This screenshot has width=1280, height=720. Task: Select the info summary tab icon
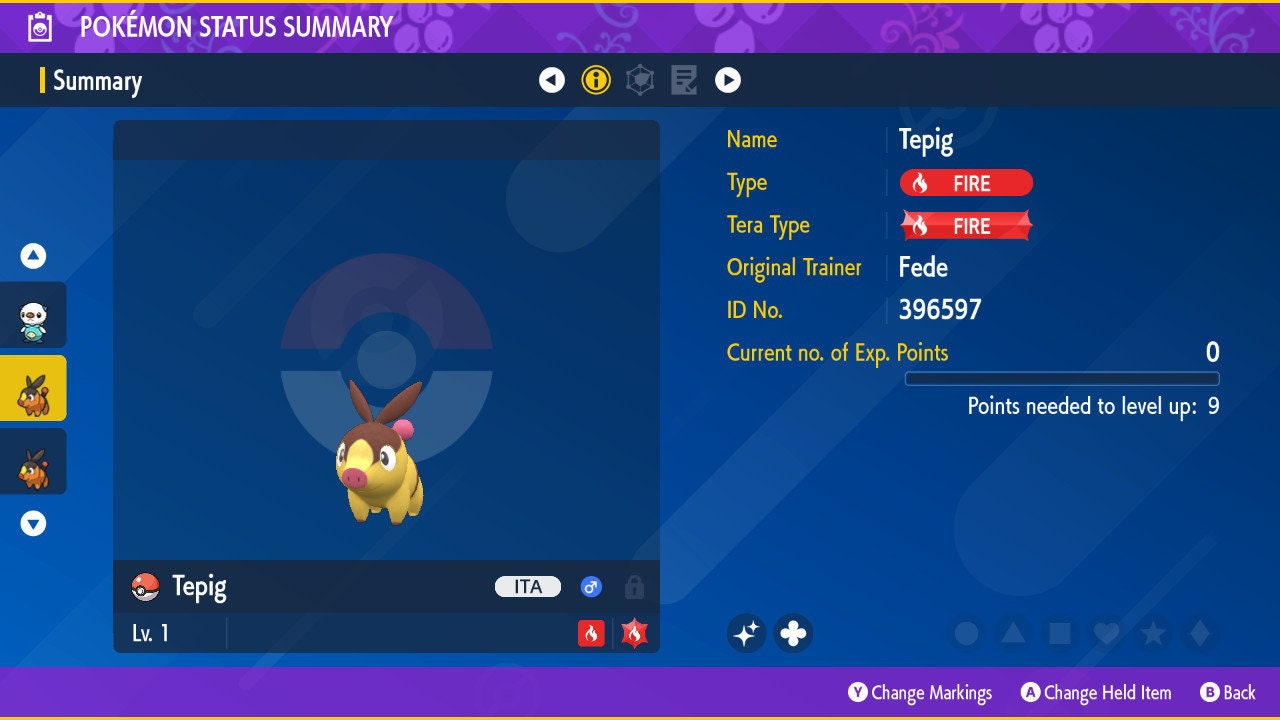point(596,80)
